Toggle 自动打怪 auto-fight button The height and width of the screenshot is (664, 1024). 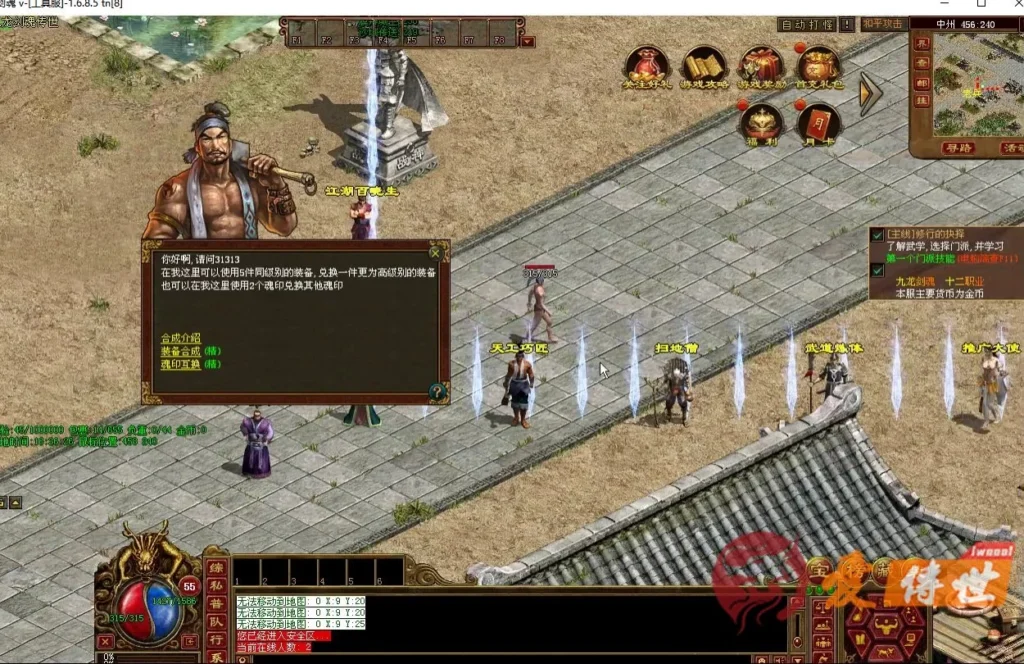(806, 24)
